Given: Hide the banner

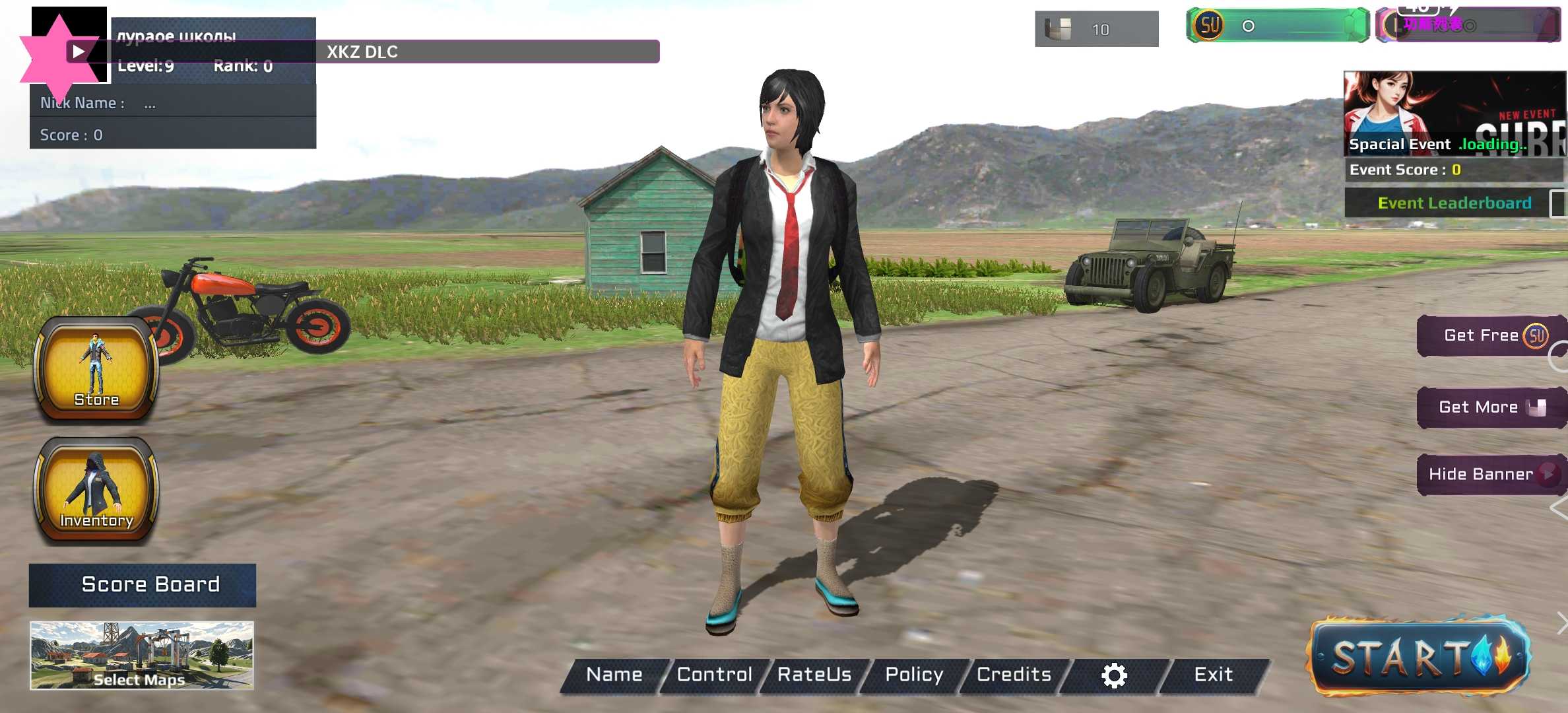Looking at the screenshot, I should point(1491,474).
